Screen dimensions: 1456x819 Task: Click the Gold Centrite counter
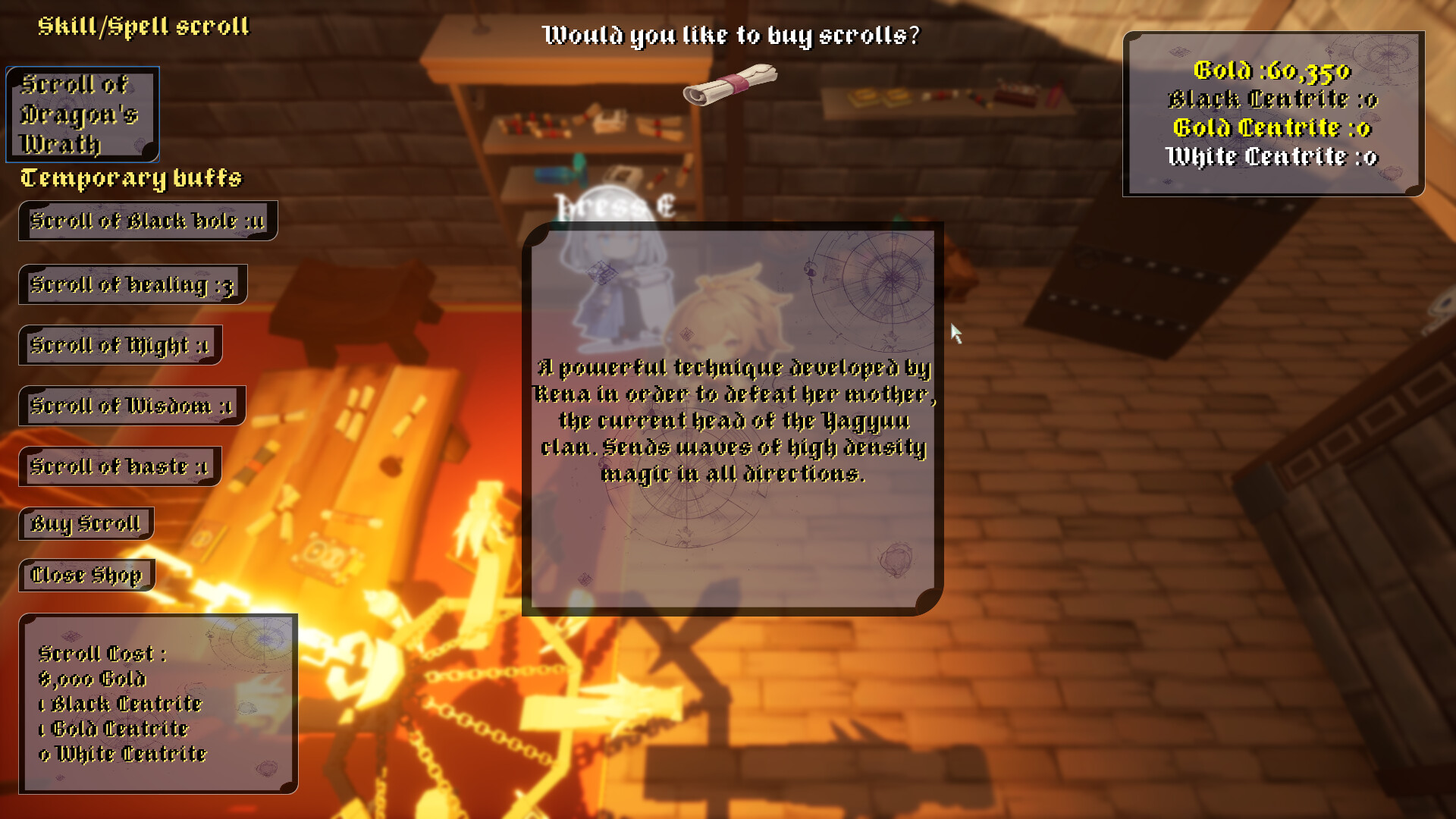(1272, 128)
